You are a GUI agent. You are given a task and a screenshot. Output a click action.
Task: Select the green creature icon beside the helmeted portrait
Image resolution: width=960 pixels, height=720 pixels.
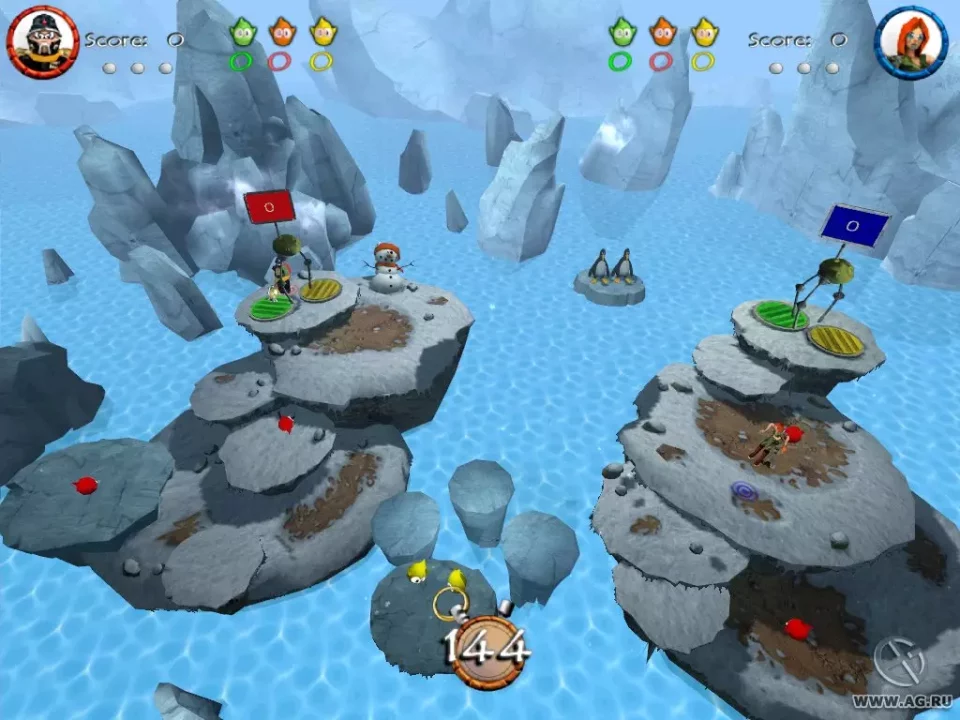coord(242,33)
